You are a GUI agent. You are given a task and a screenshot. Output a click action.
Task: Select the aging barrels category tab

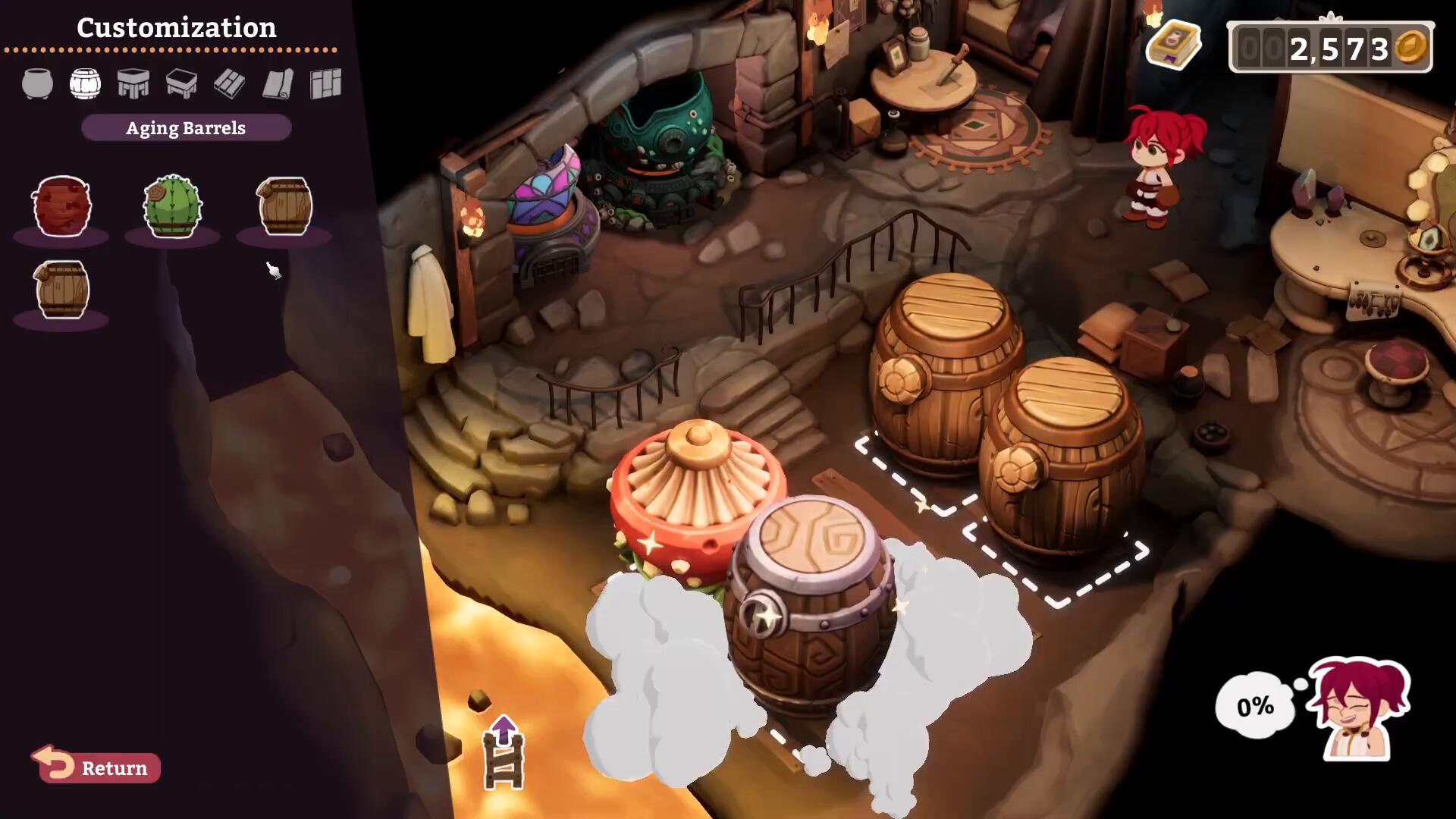click(85, 84)
